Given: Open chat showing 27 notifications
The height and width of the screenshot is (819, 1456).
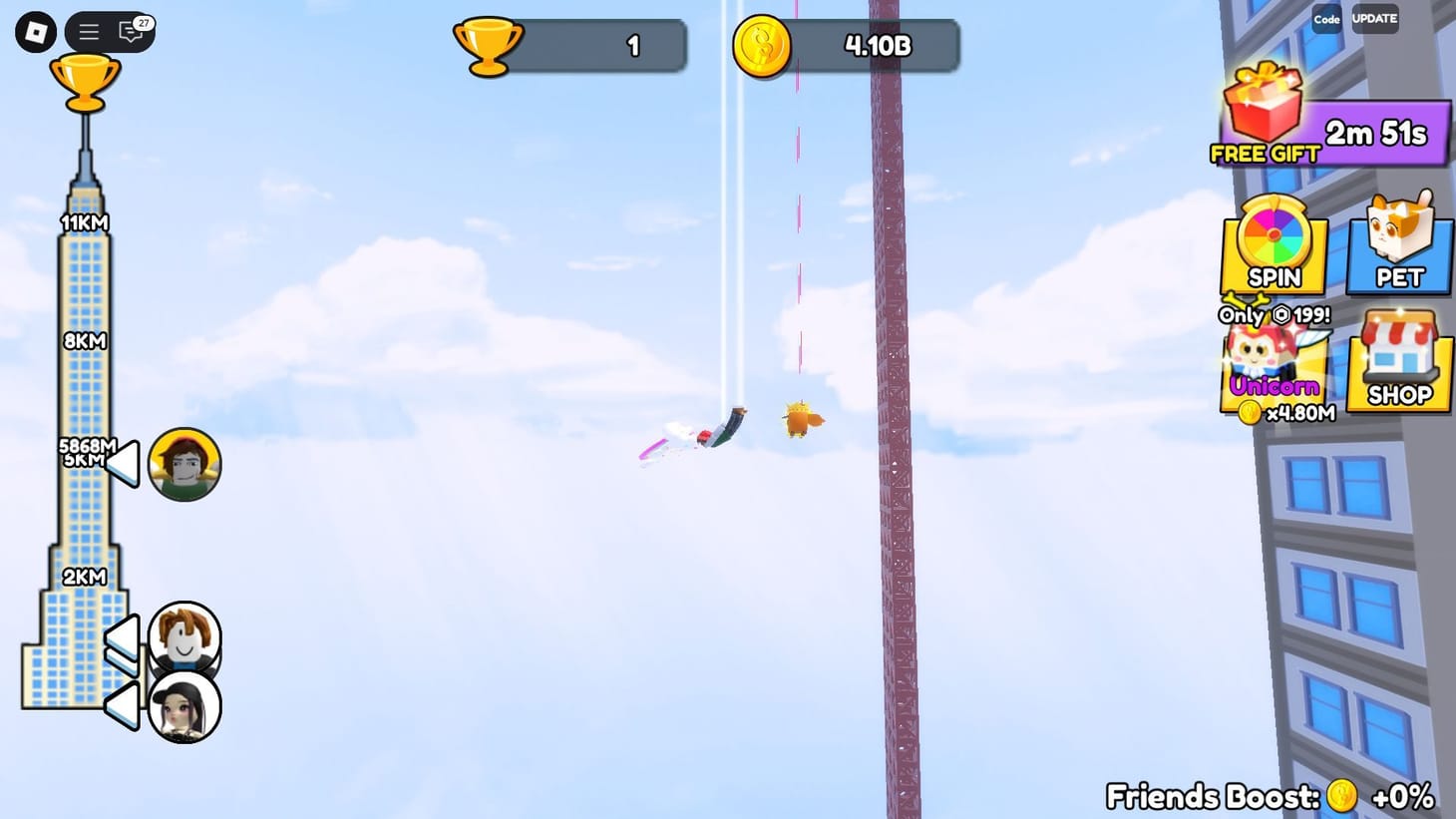Looking at the screenshot, I should pos(128,31).
